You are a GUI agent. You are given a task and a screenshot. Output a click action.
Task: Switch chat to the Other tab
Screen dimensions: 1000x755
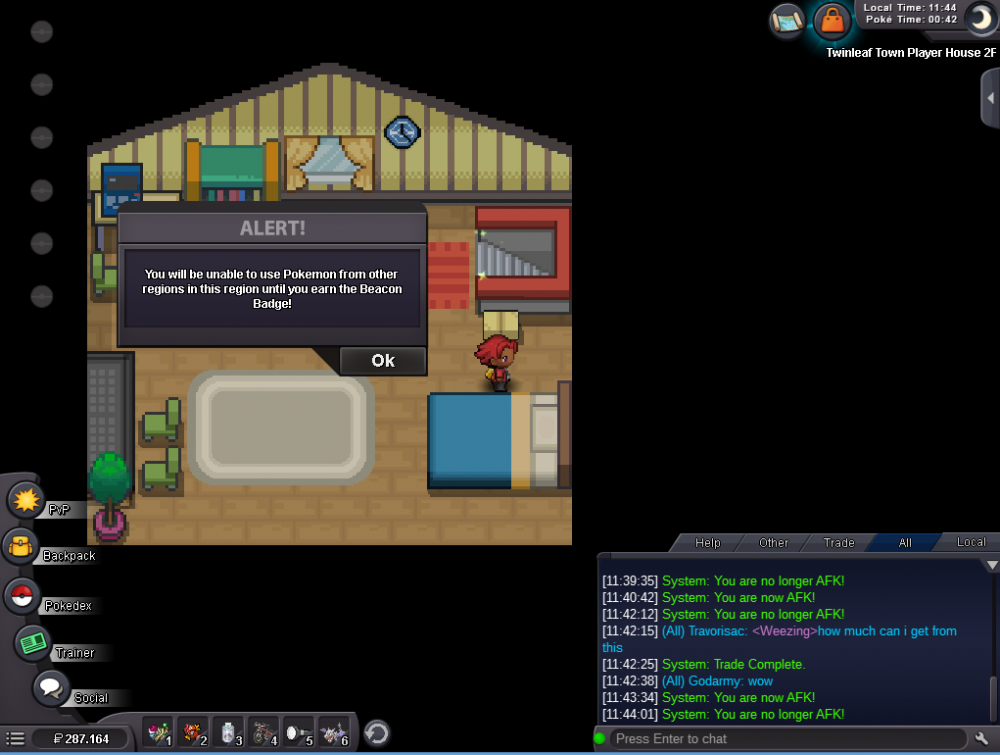tap(774, 543)
